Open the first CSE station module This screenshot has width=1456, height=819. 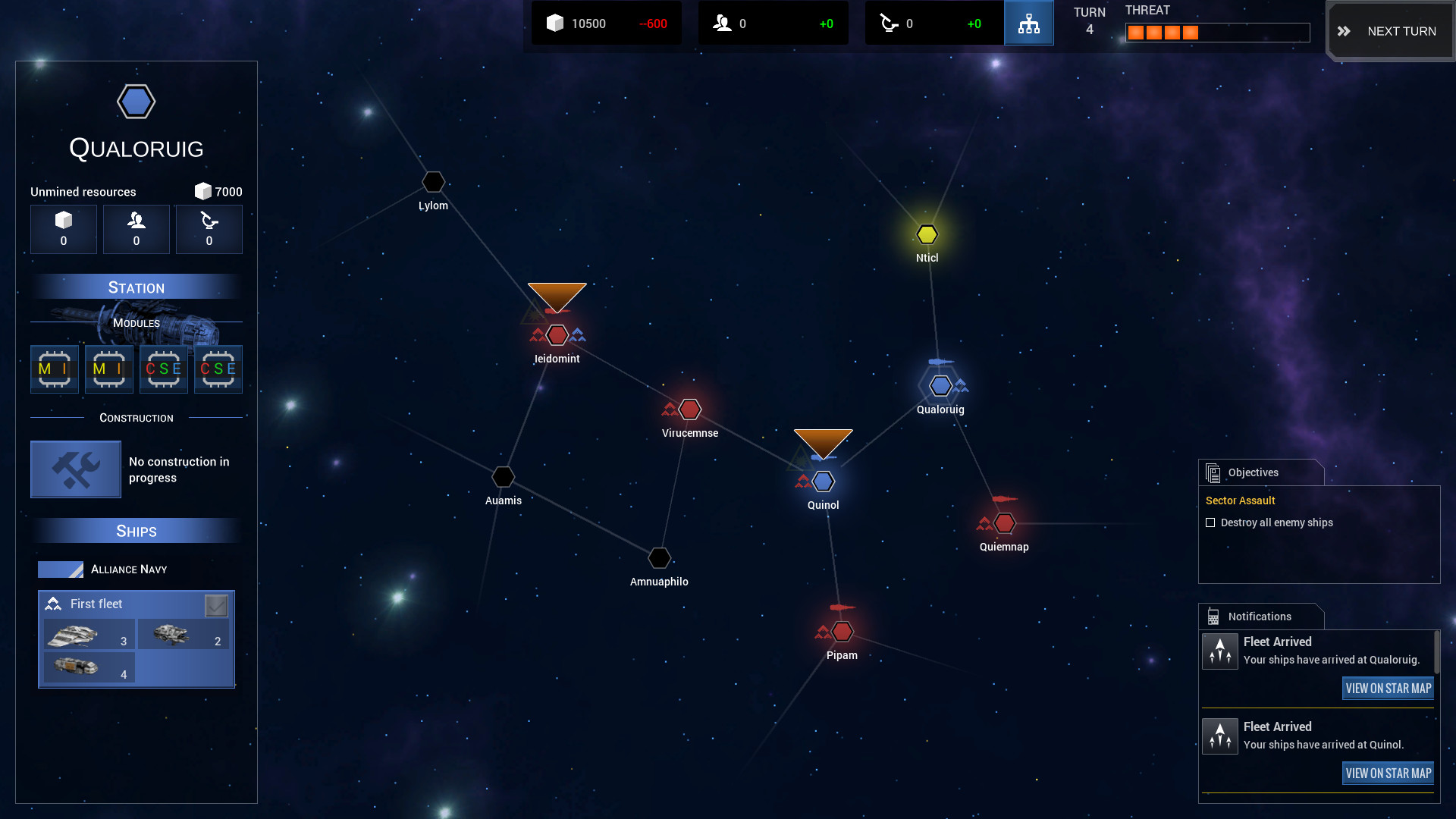pos(163,369)
